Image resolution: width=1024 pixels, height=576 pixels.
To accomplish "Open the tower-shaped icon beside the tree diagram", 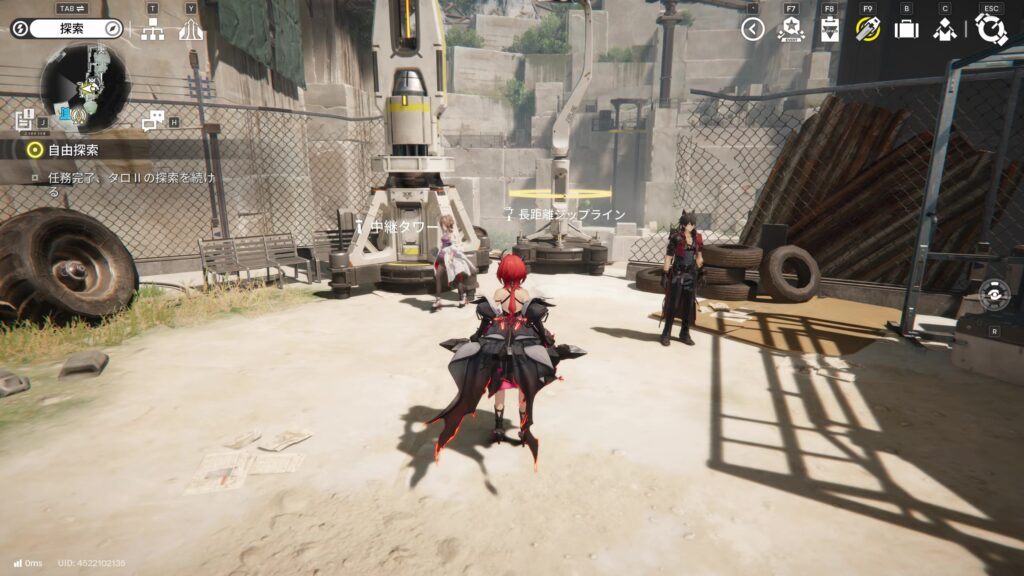I will 191,30.
